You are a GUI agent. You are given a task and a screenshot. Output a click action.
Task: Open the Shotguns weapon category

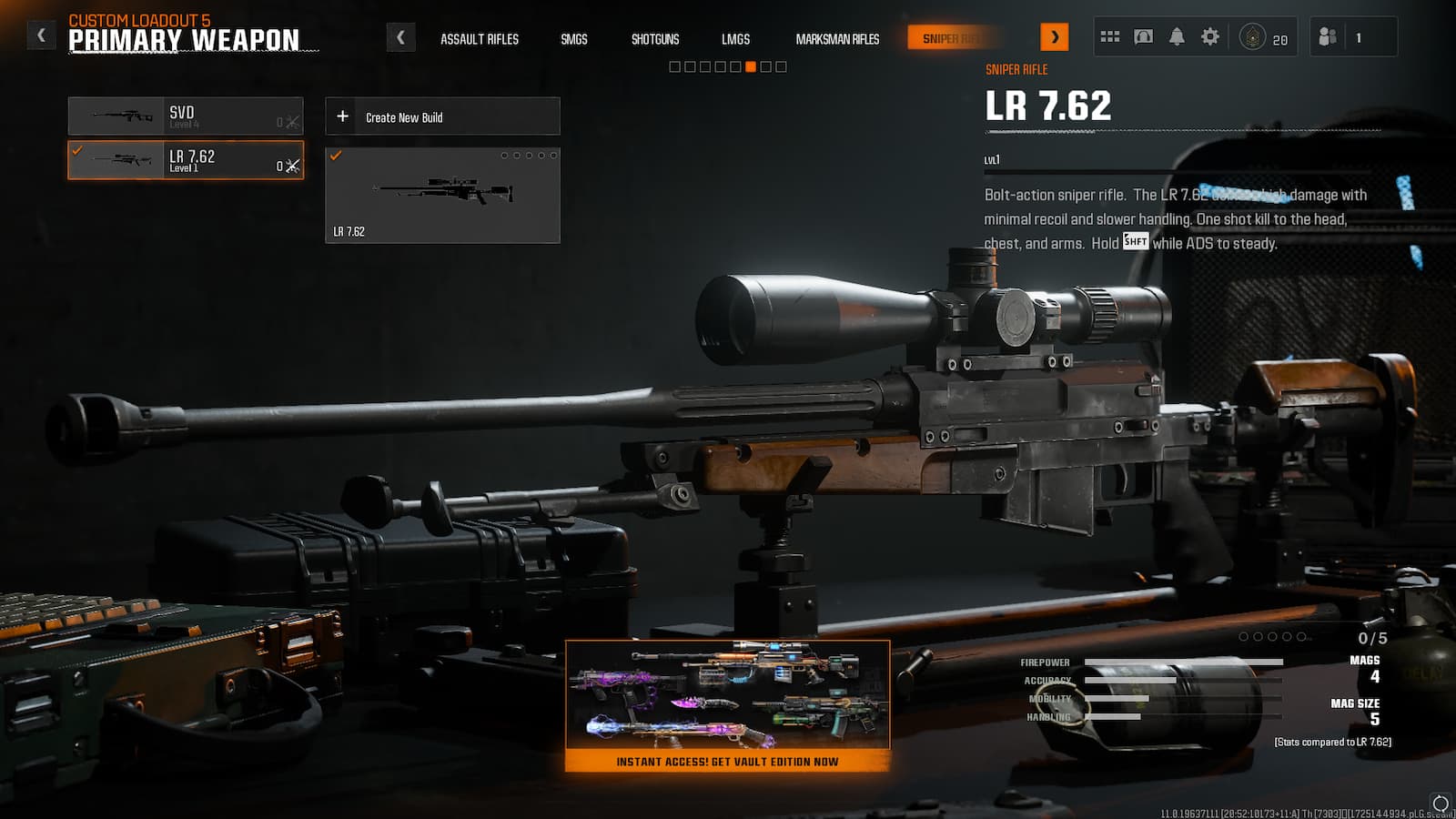point(654,39)
